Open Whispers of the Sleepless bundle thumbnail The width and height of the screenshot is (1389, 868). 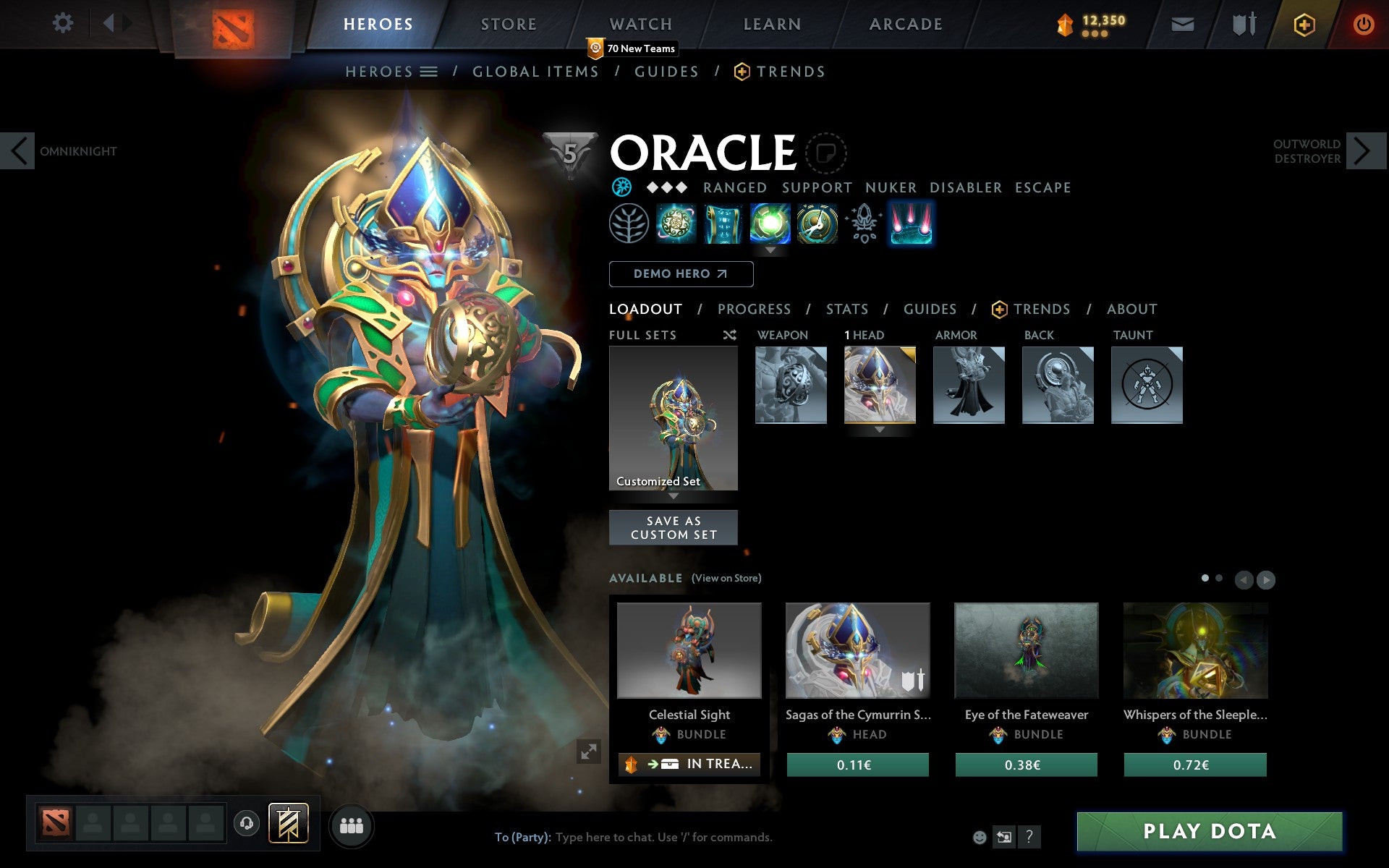click(1196, 651)
